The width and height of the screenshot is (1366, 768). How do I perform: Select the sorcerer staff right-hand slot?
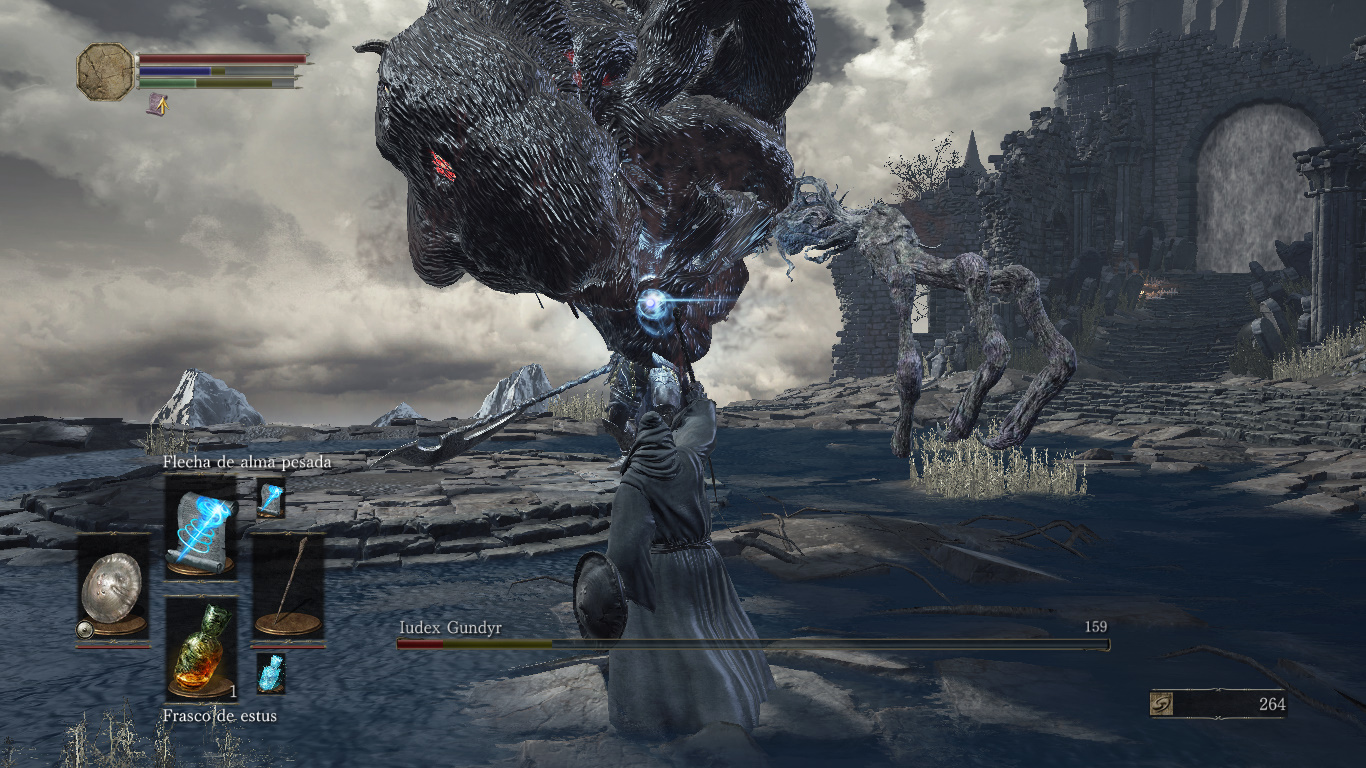coord(288,585)
